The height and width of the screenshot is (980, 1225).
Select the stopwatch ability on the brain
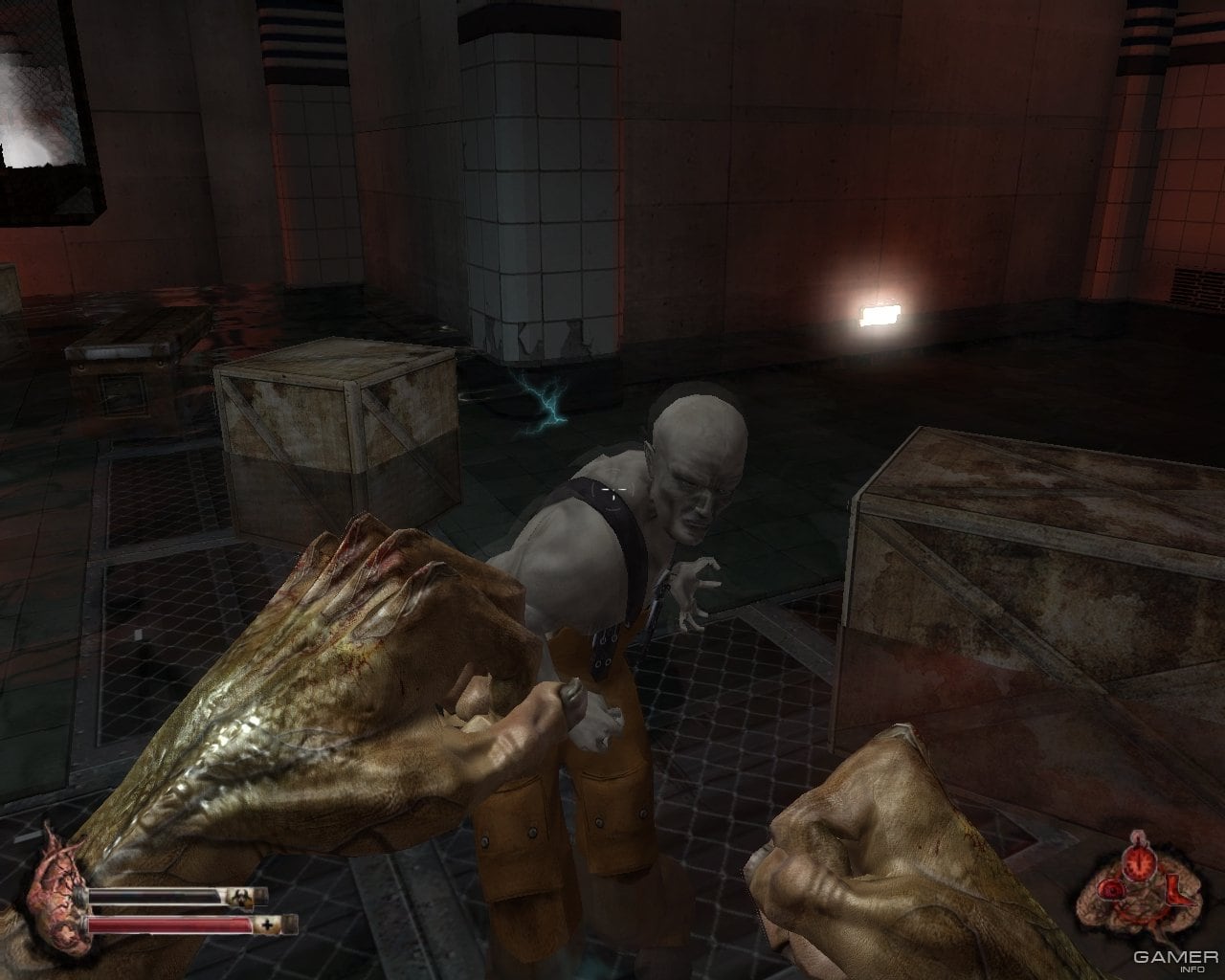pos(1139,863)
